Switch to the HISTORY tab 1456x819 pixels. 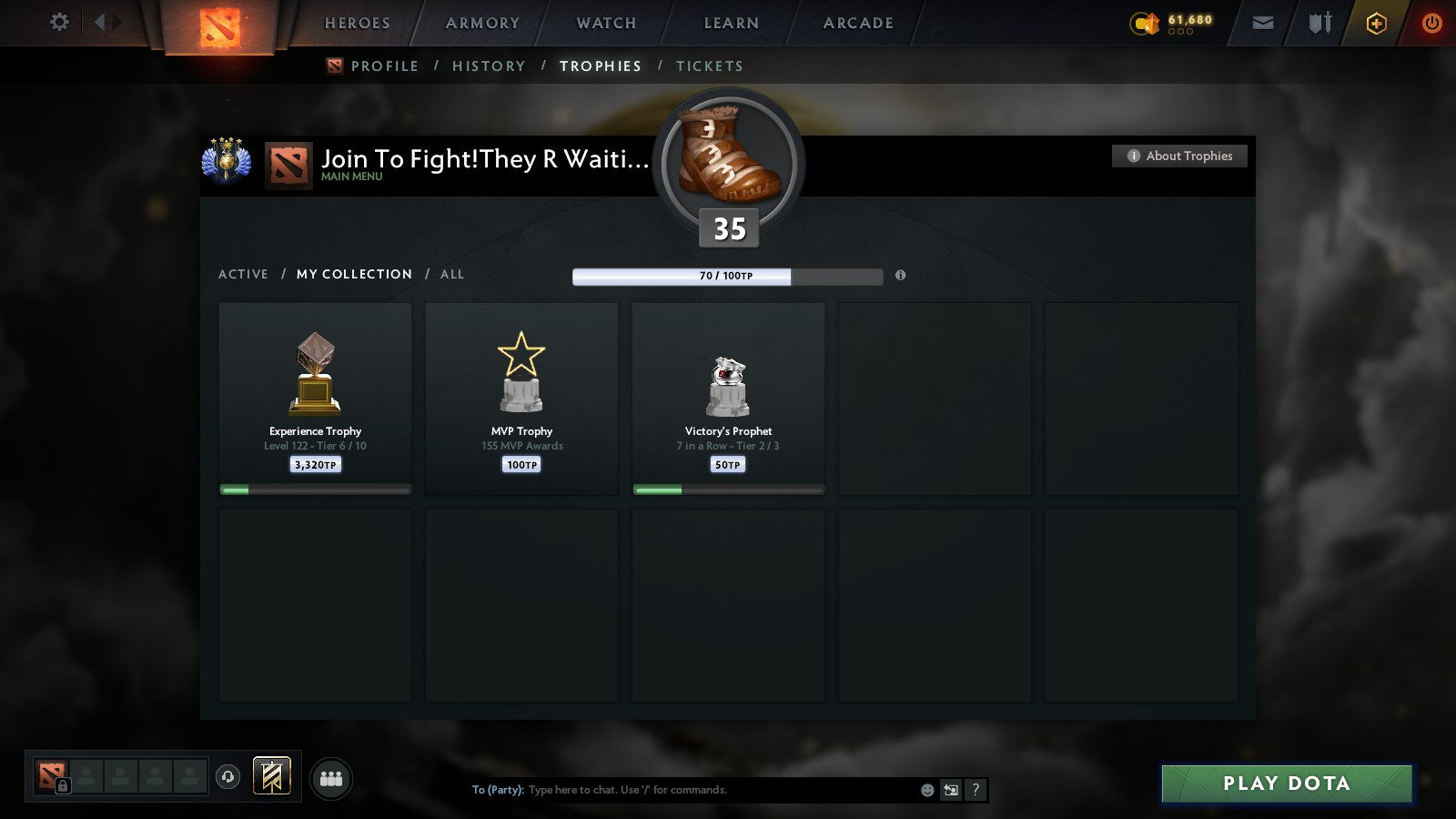[490, 66]
